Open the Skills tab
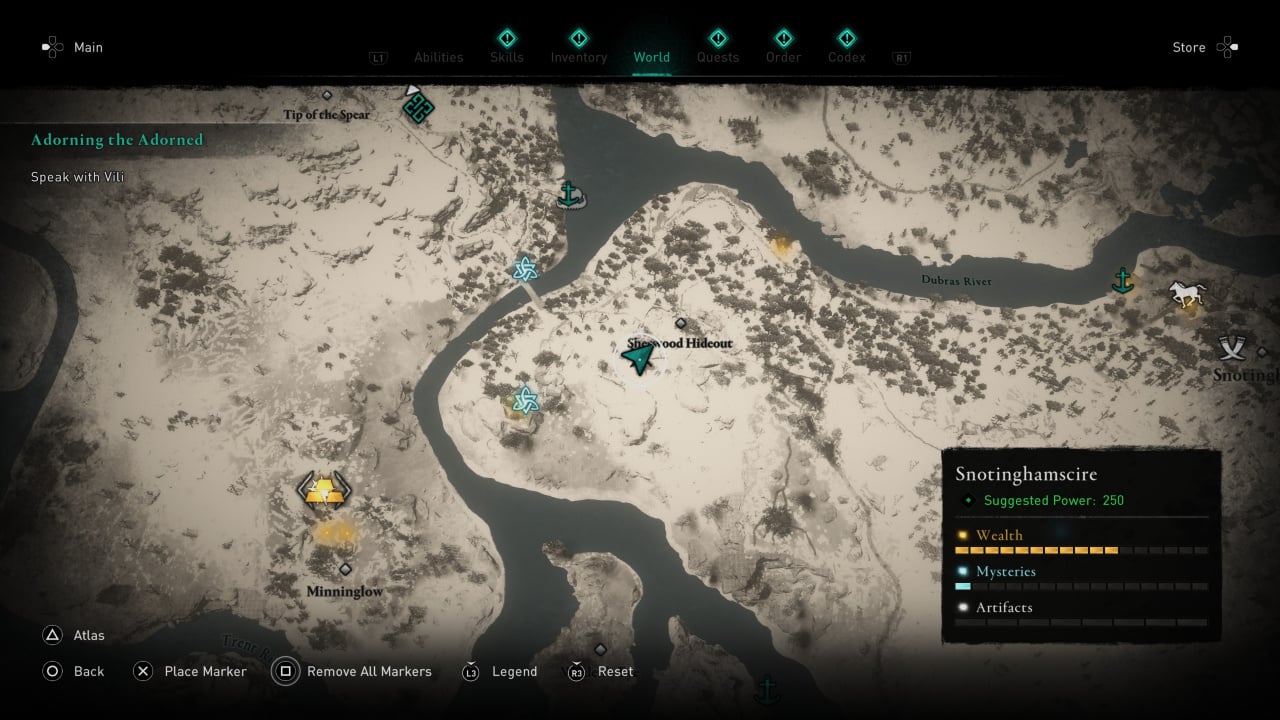The height and width of the screenshot is (720, 1280). click(x=507, y=57)
